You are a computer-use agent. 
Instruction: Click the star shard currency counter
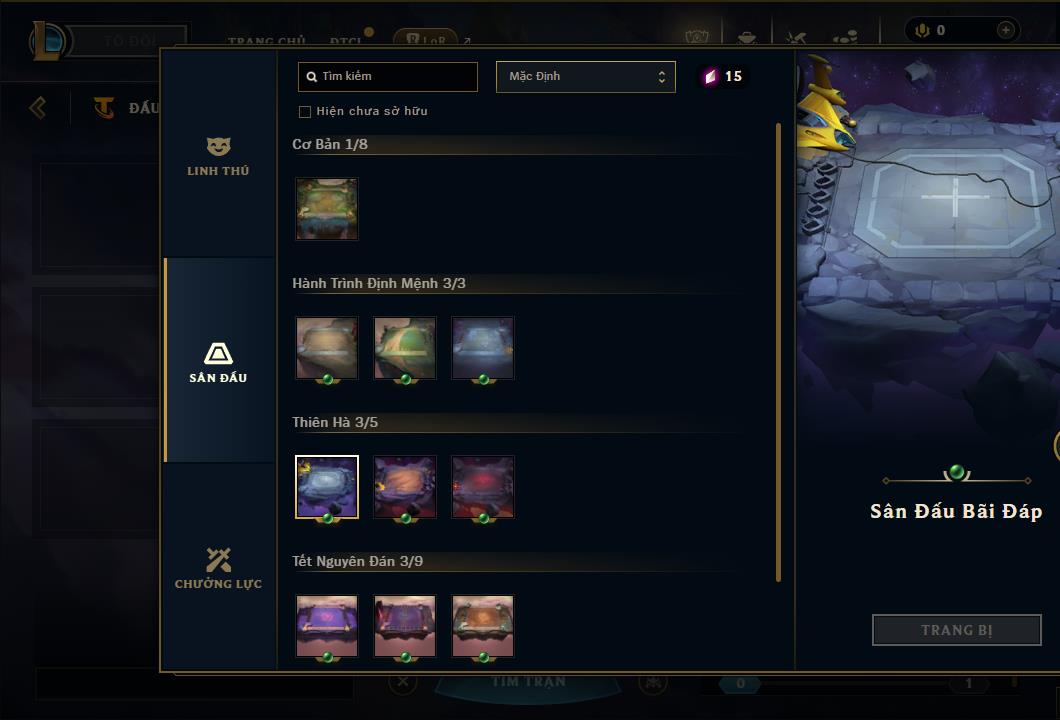[x=723, y=77]
